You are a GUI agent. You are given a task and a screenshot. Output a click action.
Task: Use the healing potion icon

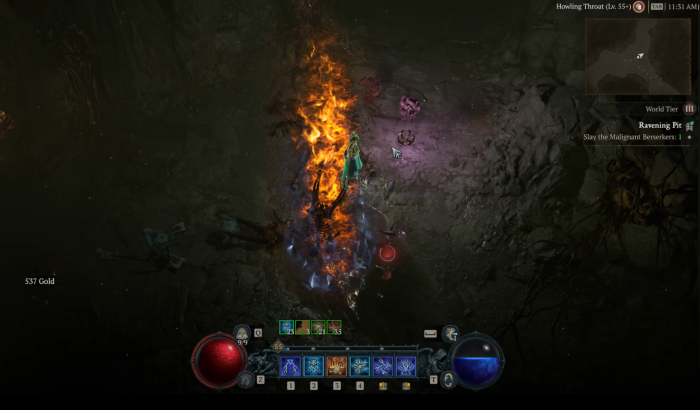(241, 334)
